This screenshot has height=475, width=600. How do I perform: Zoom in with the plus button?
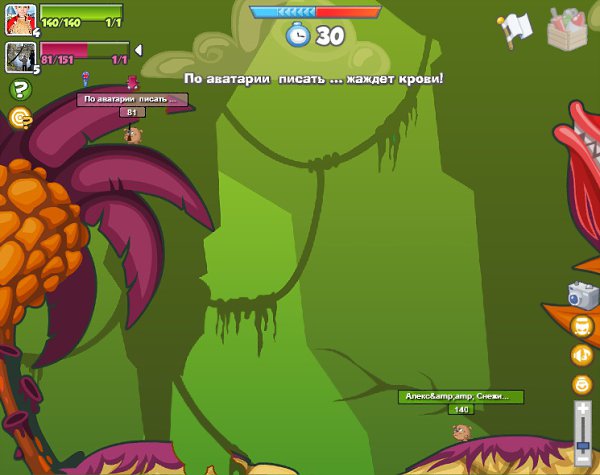583,408
